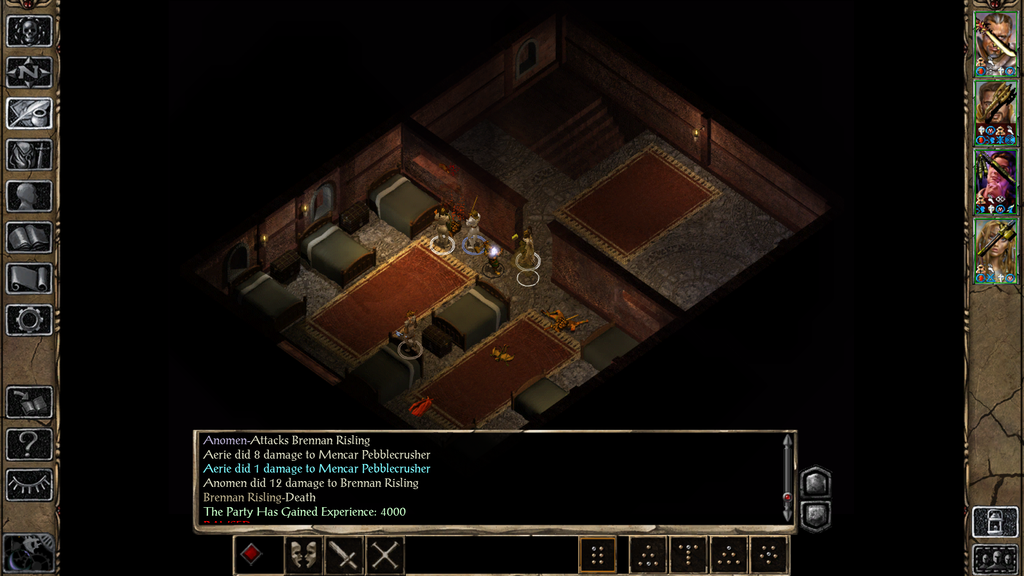Choose the sword attack button

[x=345, y=555]
